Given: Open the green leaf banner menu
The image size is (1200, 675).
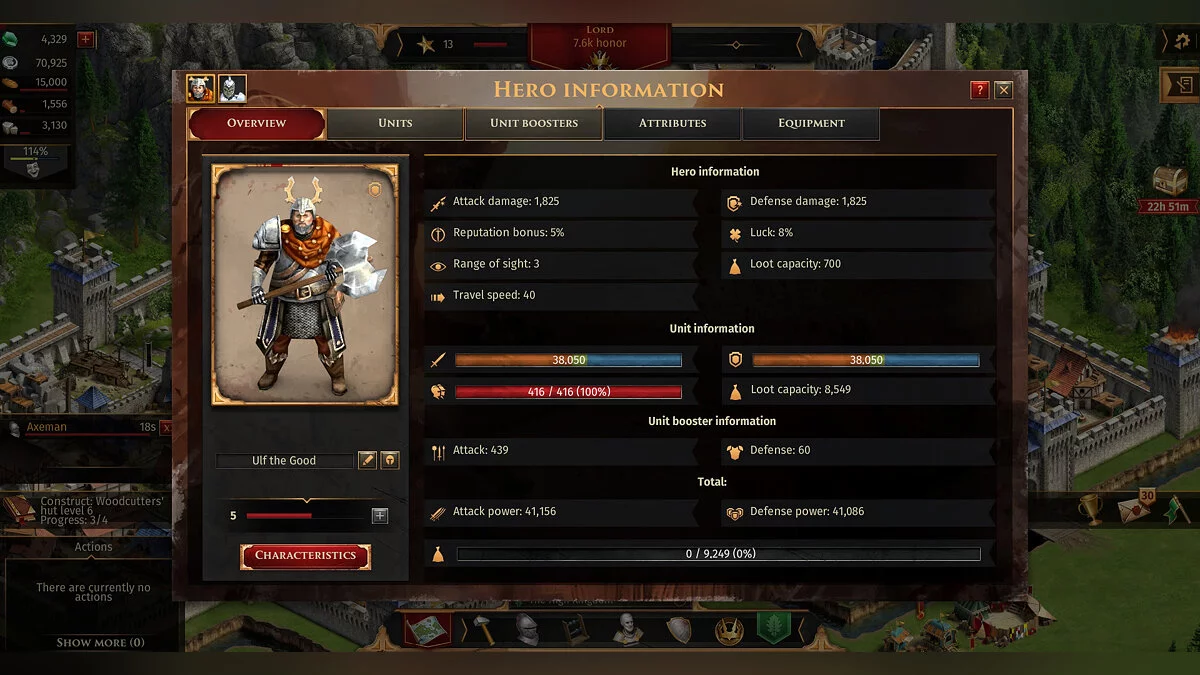Looking at the screenshot, I should tap(774, 628).
